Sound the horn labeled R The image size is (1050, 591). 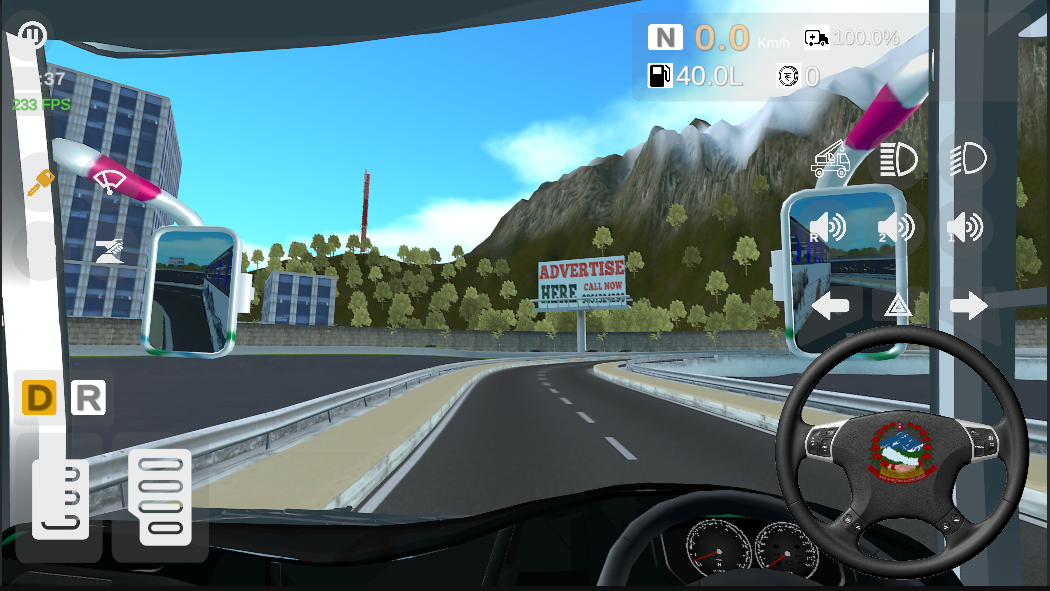click(828, 228)
